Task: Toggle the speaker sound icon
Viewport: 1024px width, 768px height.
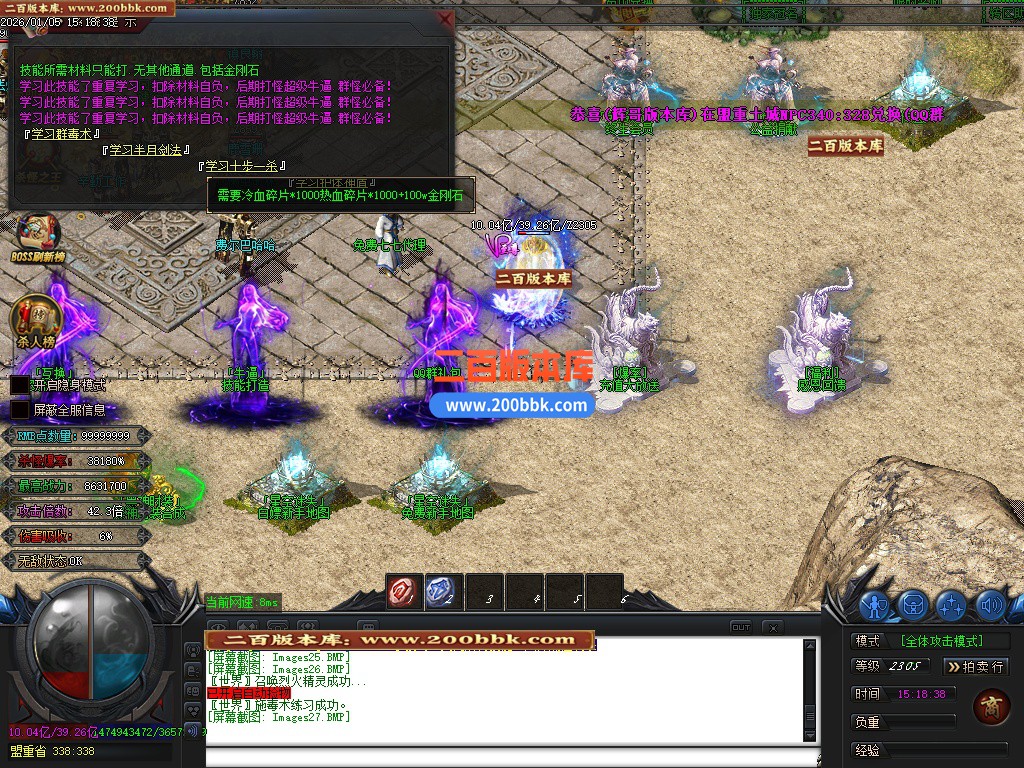Action: 990,605
